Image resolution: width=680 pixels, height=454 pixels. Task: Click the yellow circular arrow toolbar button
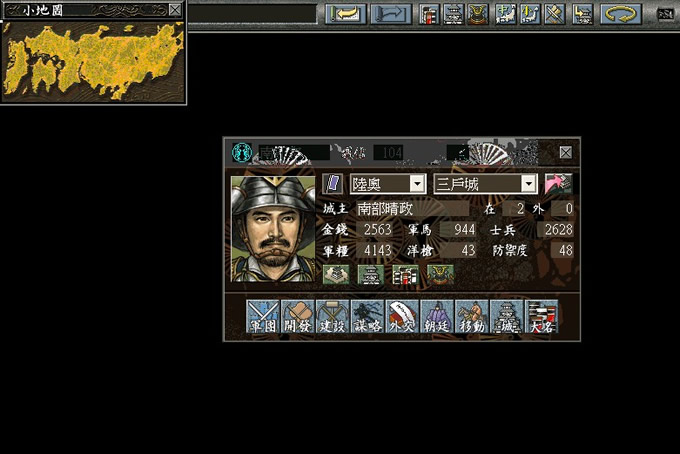coord(621,14)
